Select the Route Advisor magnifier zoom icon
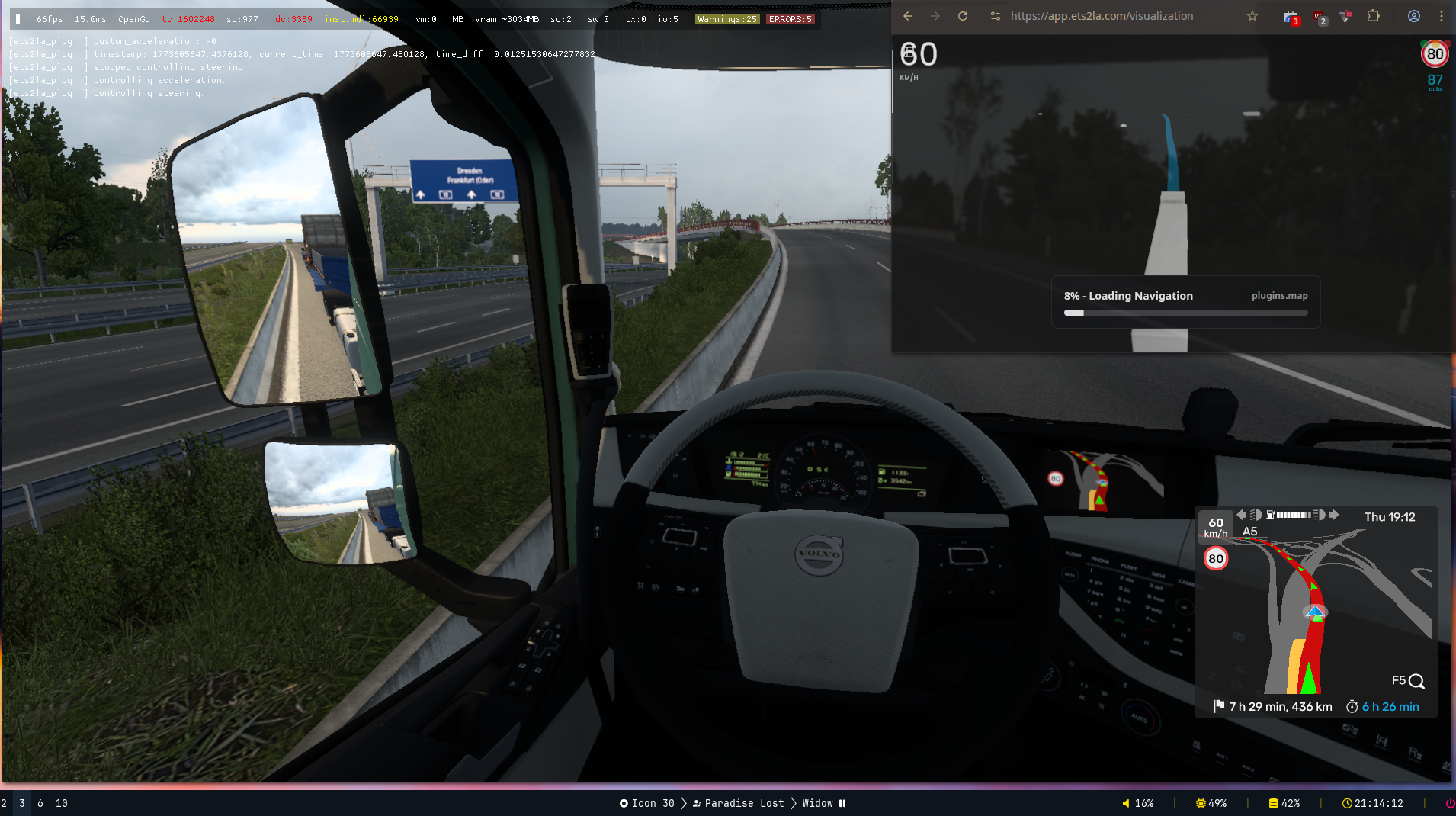 [1416, 681]
